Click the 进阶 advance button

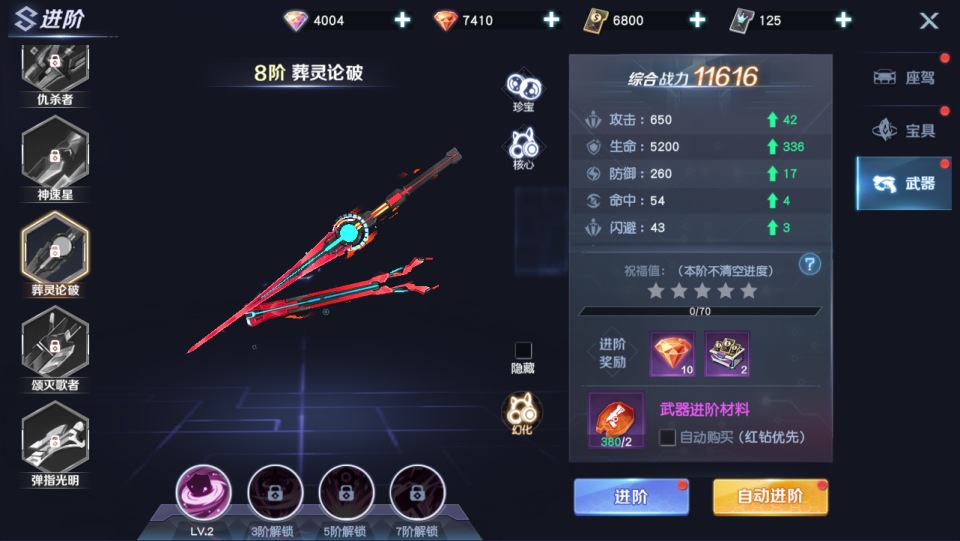point(631,496)
